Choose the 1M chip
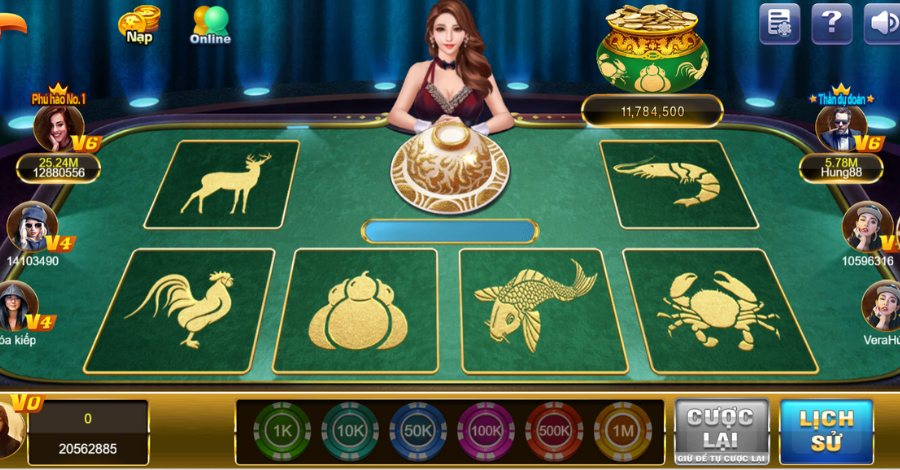Image resolution: width=900 pixels, height=470 pixels. pos(622,431)
